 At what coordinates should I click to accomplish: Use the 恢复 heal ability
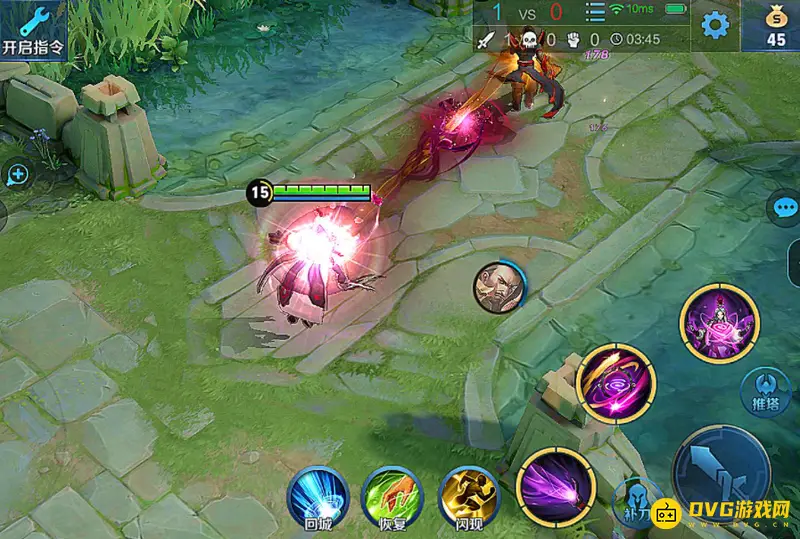click(x=392, y=497)
